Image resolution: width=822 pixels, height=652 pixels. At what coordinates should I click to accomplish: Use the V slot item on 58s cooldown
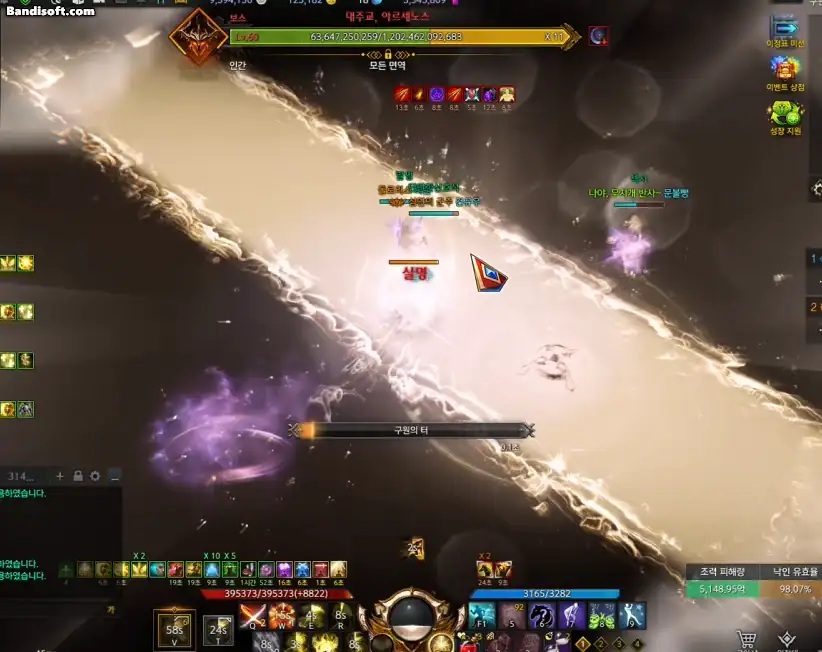point(175,628)
